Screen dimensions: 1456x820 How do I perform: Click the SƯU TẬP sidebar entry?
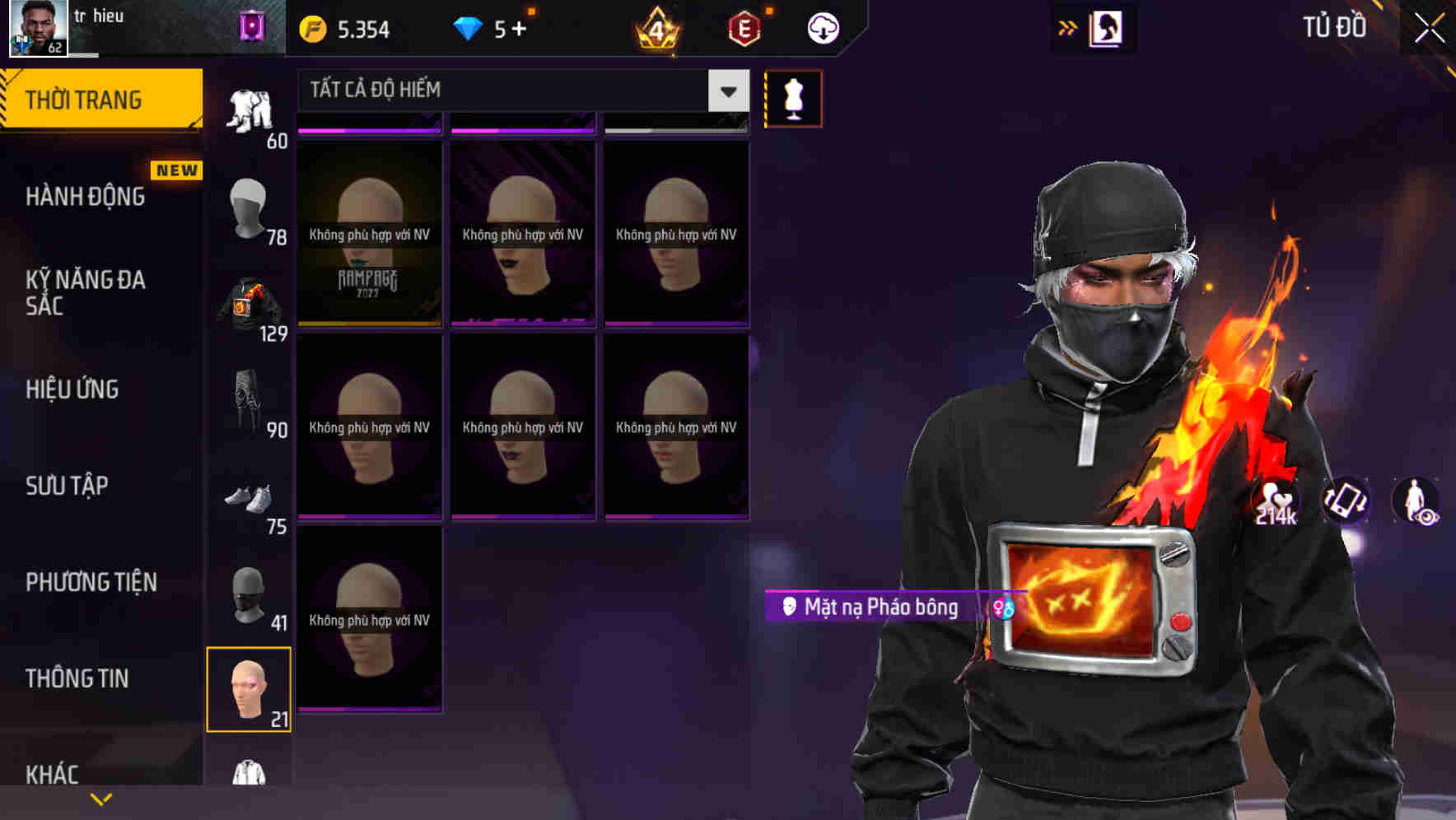click(69, 486)
